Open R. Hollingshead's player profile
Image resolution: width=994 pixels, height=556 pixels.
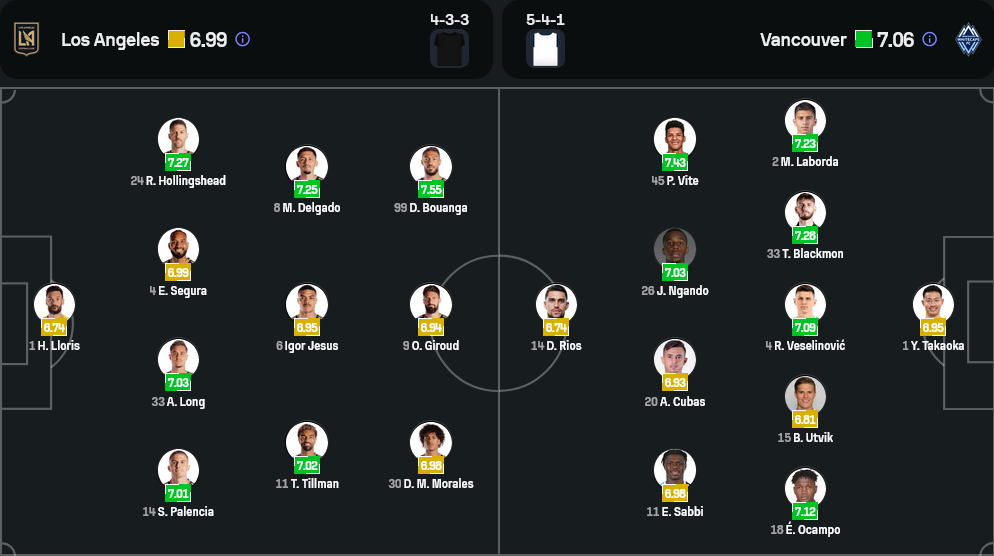[x=178, y=140]
